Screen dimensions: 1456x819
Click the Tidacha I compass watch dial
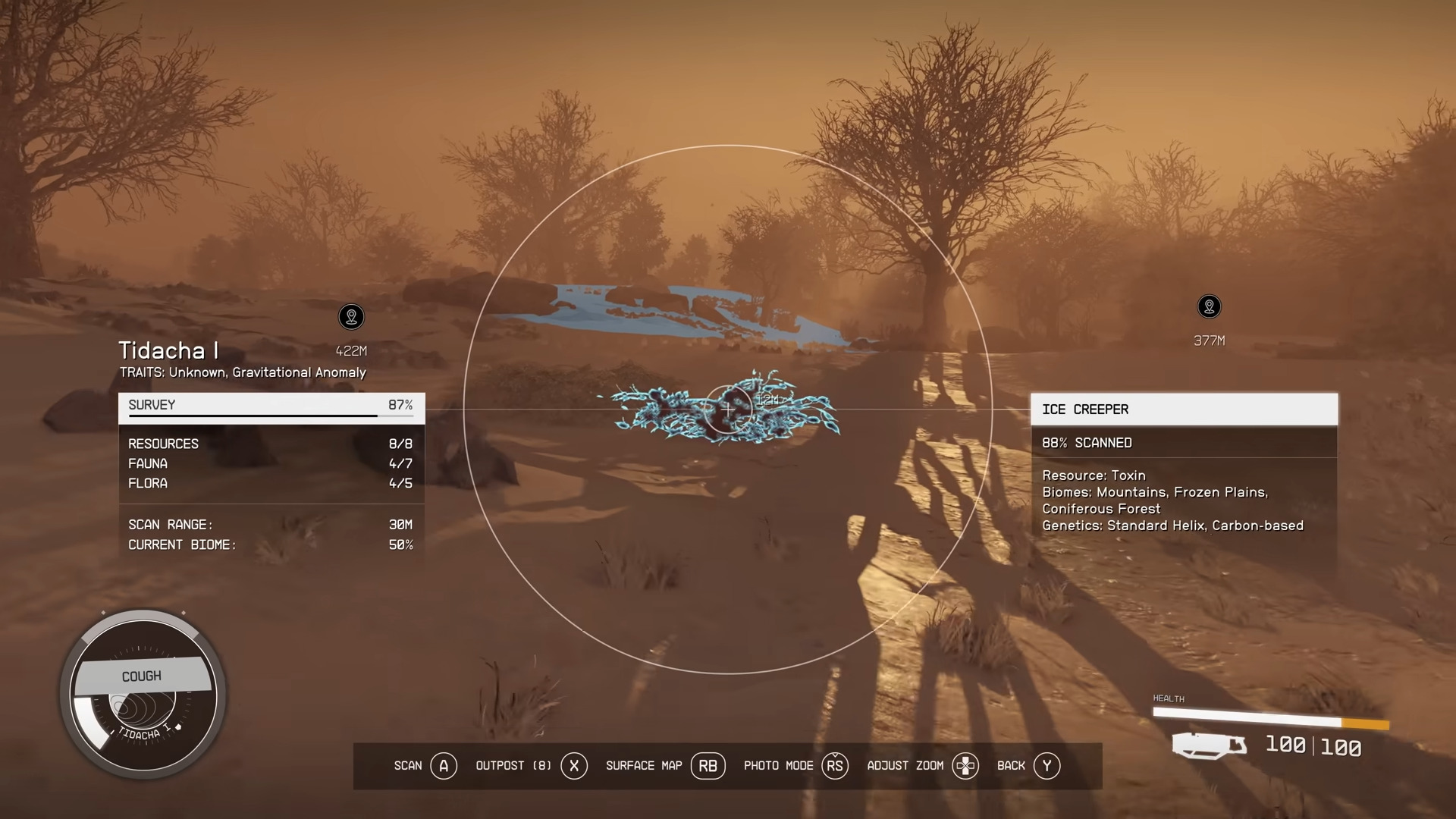(143, 695)
